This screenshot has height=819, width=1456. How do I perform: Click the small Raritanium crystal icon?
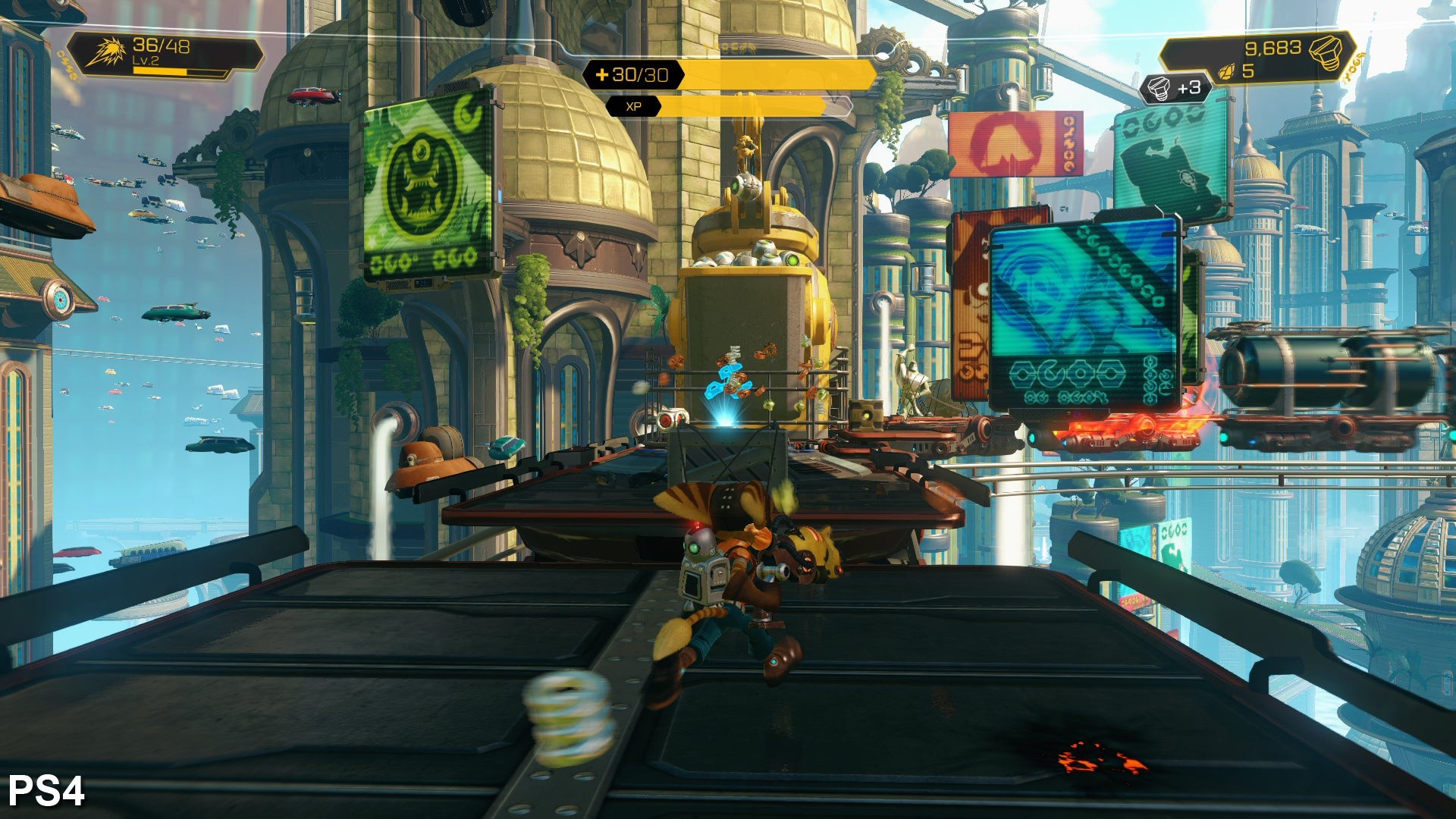tap(1226, 72)
